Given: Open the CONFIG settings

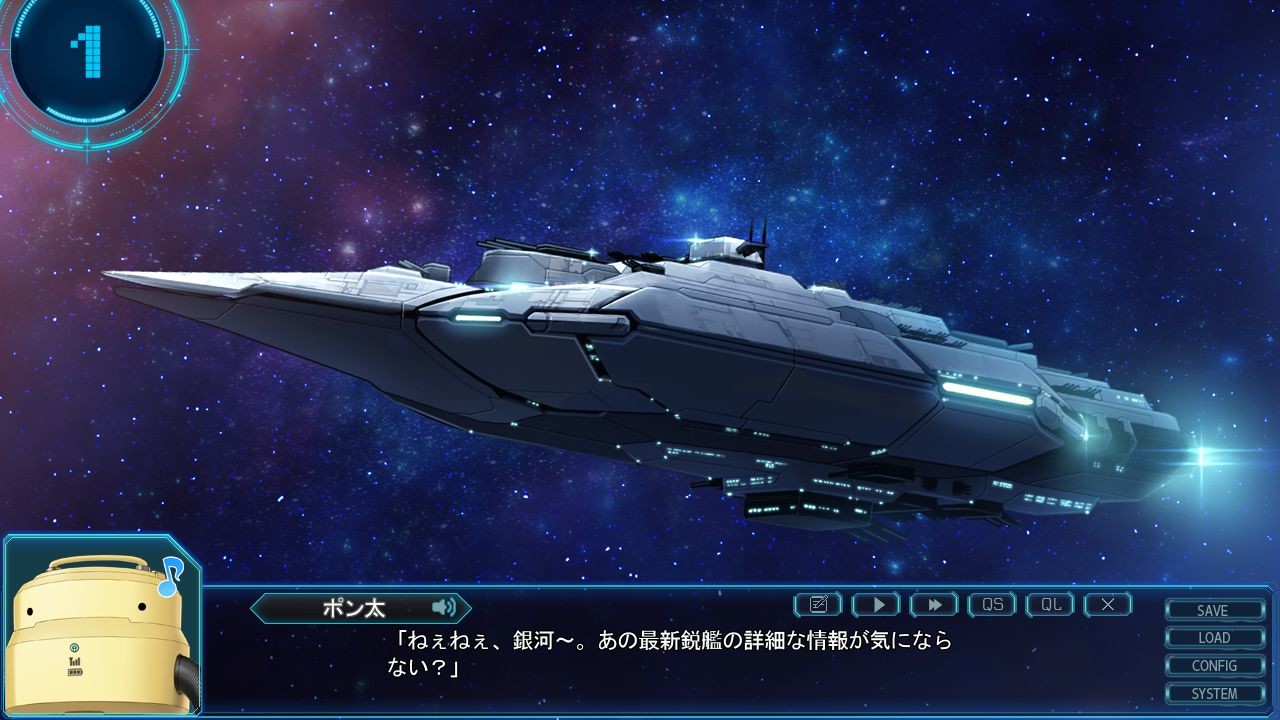Looking at the screenshot, I should 1214,666.
